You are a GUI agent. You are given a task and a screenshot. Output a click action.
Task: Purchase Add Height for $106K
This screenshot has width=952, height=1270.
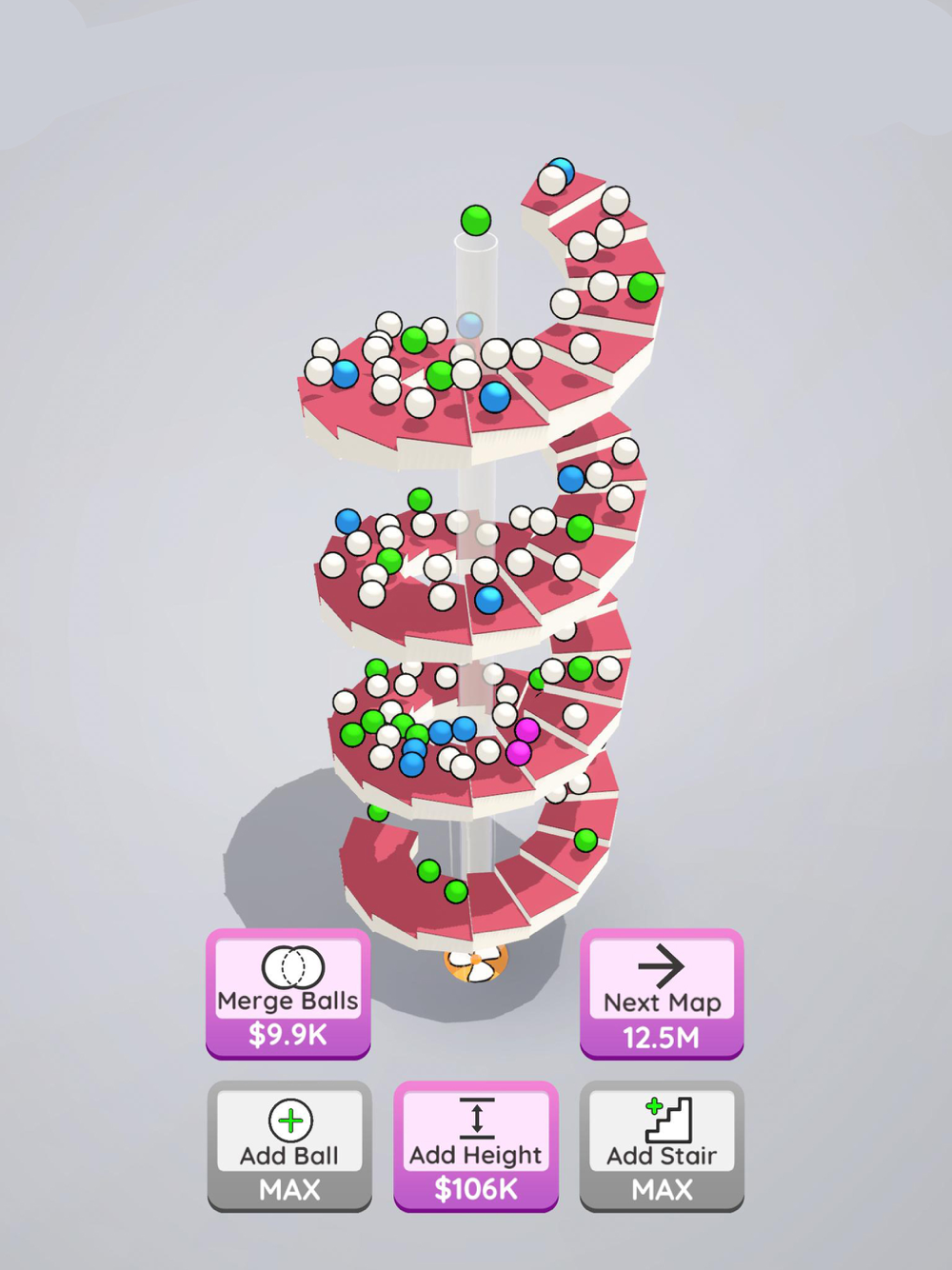point(476,1146)
